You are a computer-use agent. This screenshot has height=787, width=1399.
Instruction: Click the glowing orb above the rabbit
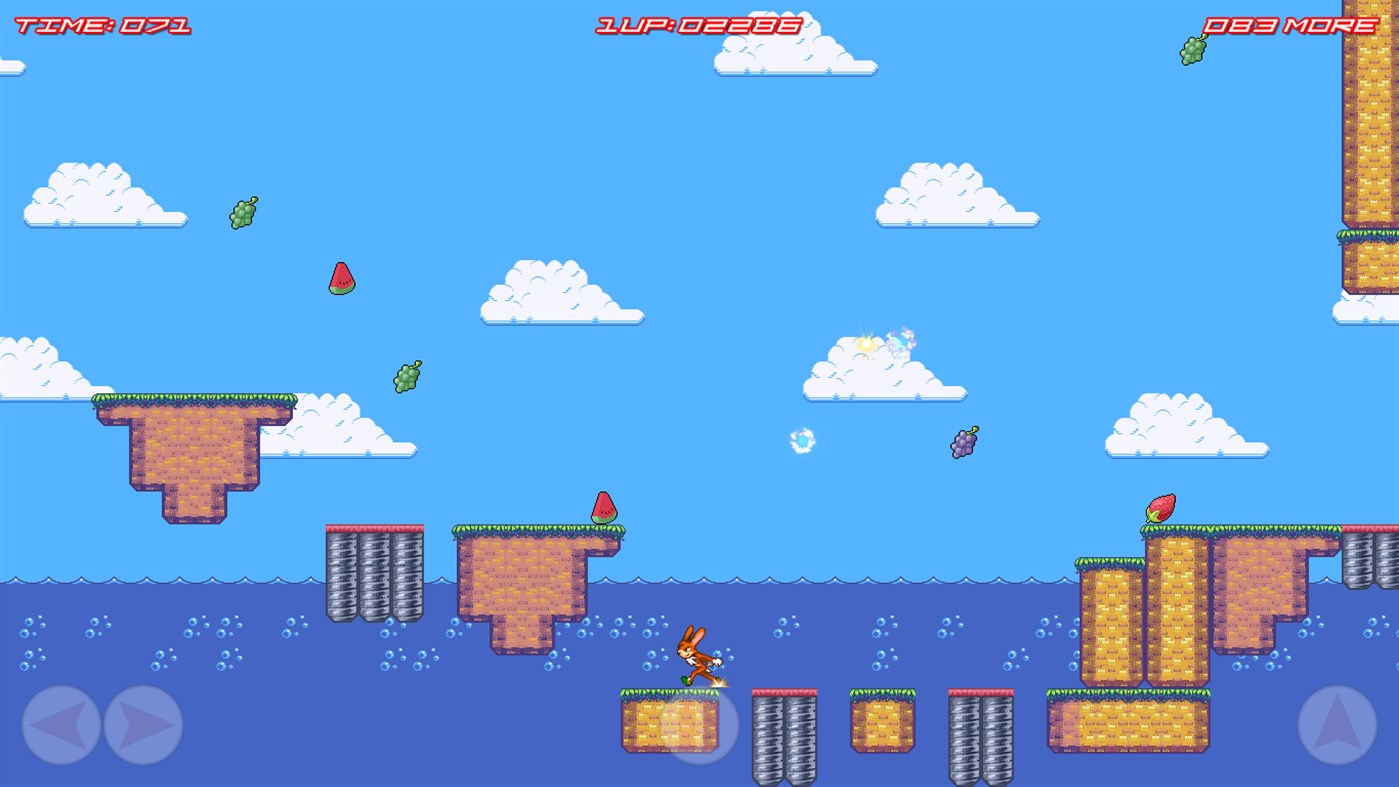[x=800, y=442]
